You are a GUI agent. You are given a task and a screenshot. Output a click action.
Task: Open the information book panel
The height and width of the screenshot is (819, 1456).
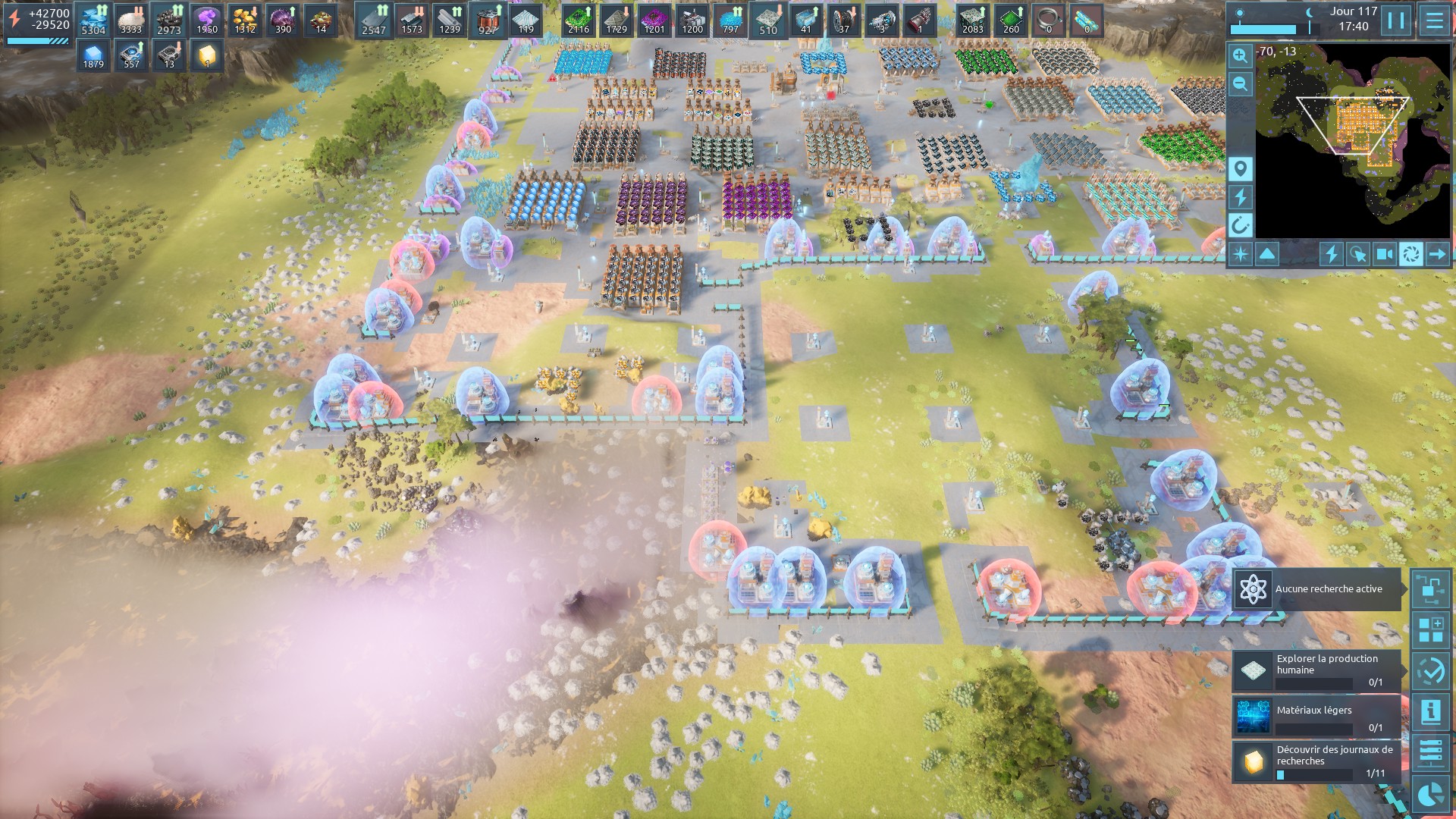(x=1431, y=712)
